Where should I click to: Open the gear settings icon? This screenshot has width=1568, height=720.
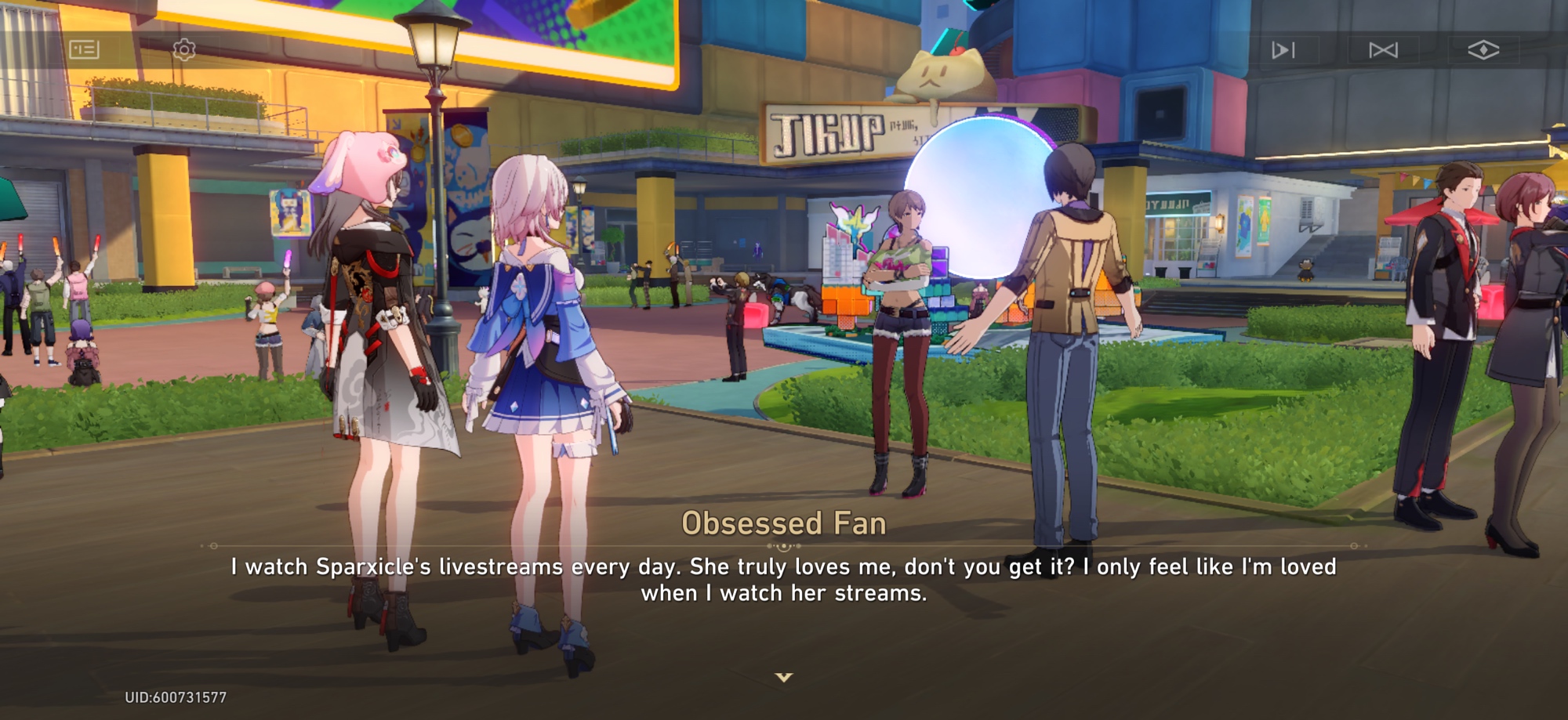pos(184,50)
